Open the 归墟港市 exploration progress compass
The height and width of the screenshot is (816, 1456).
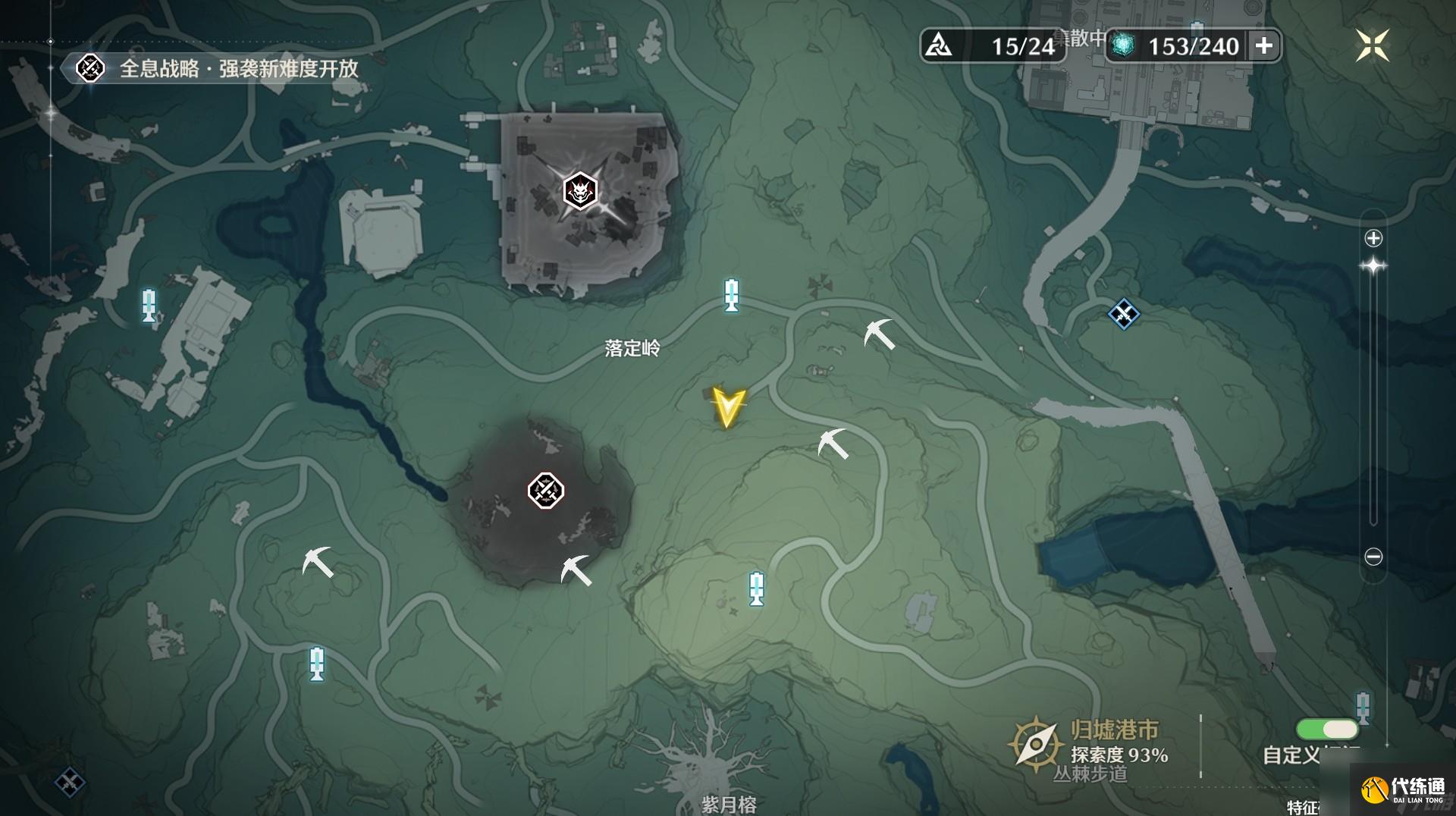click(1034, 745)
